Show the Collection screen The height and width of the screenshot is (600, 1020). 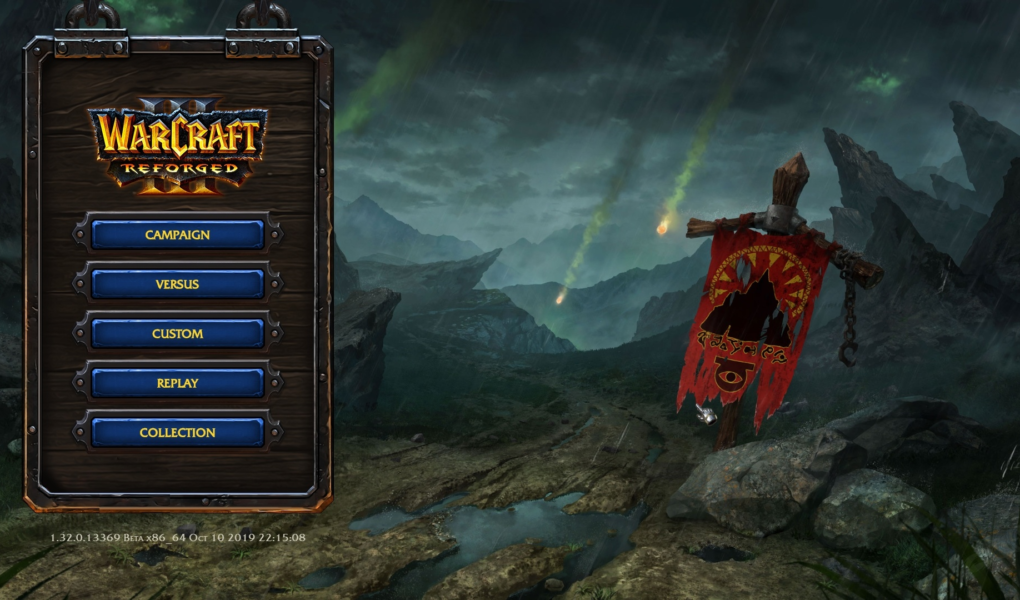[x=177, y=432]
